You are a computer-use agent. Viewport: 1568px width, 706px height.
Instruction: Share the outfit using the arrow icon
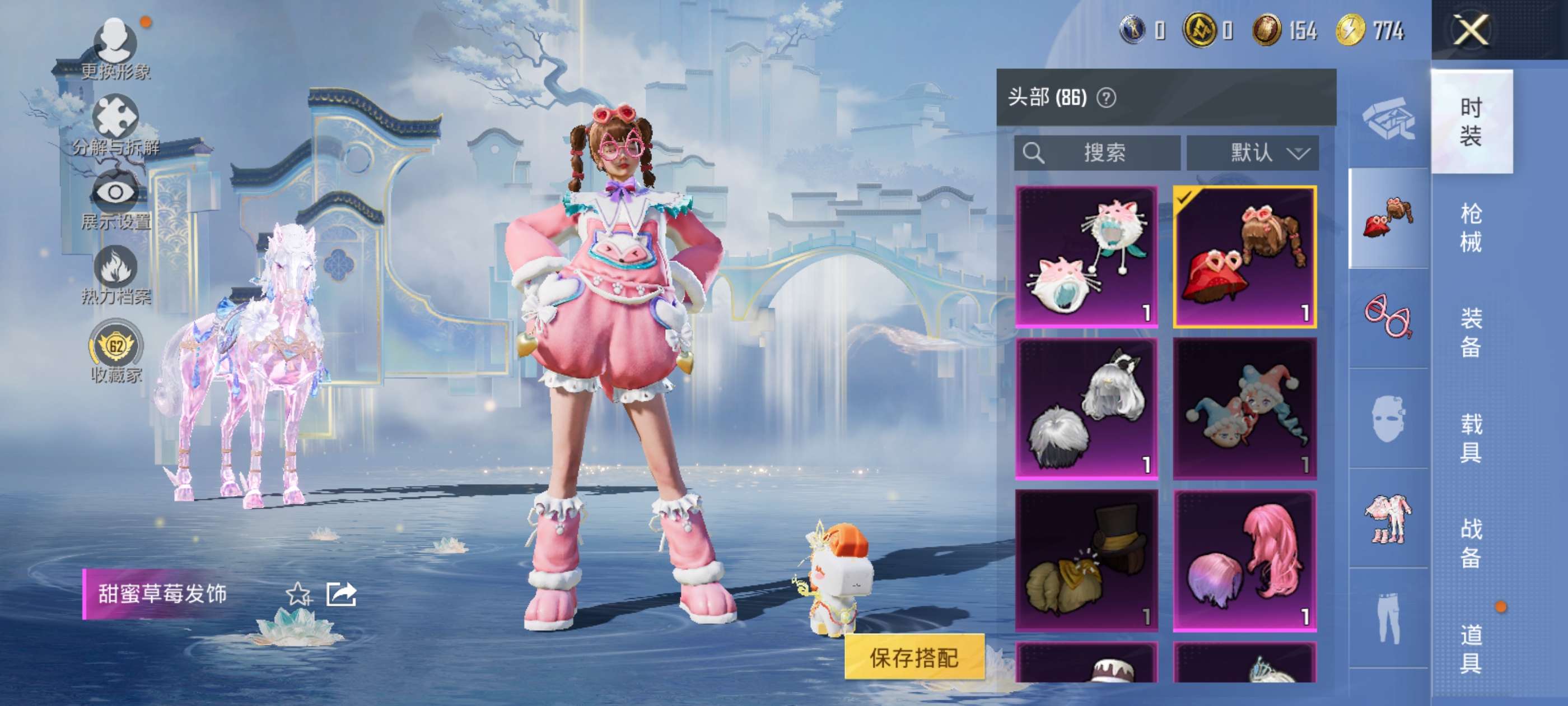point(341,594)
